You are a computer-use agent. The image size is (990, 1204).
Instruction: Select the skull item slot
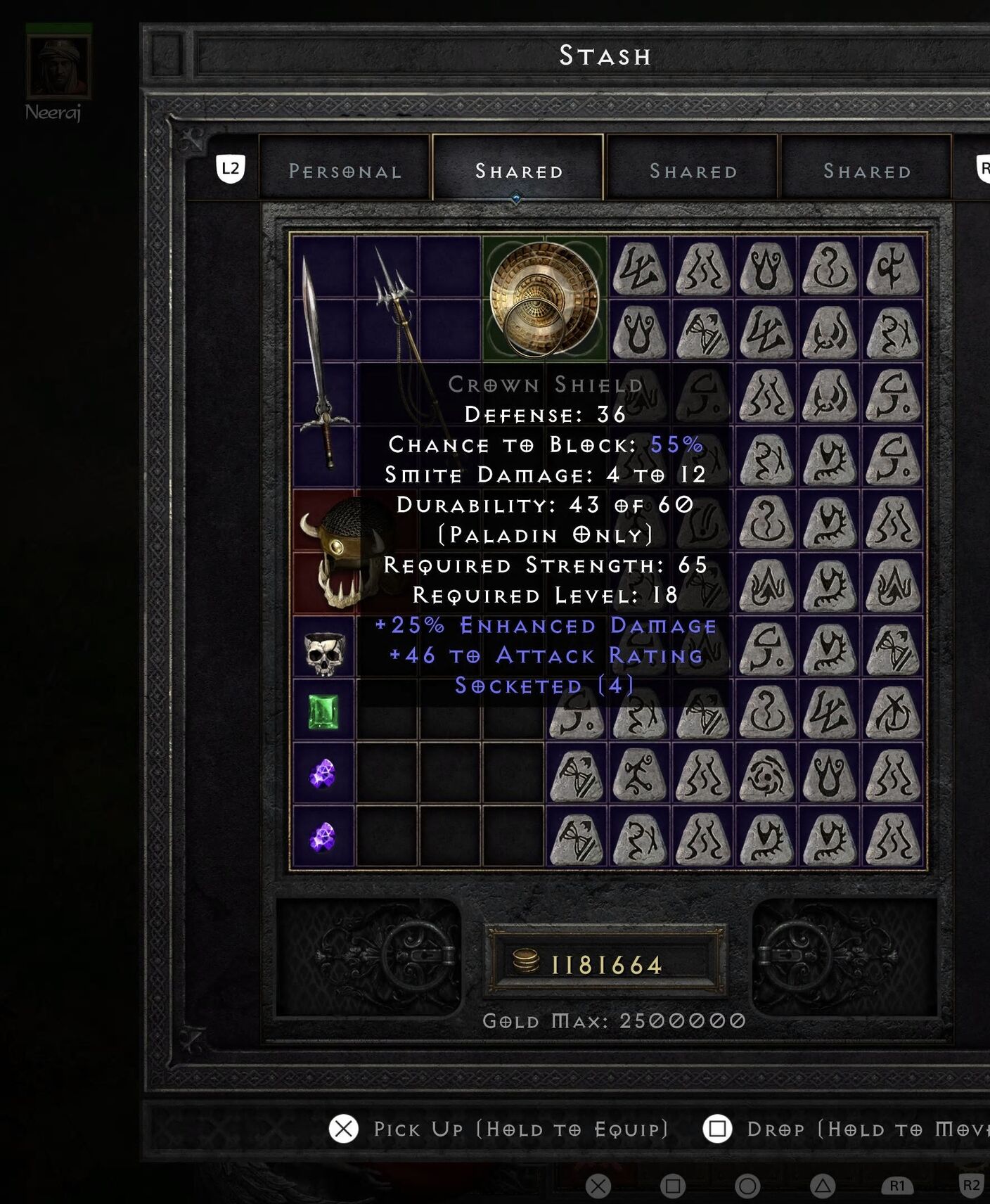click(x=324, y=653)
